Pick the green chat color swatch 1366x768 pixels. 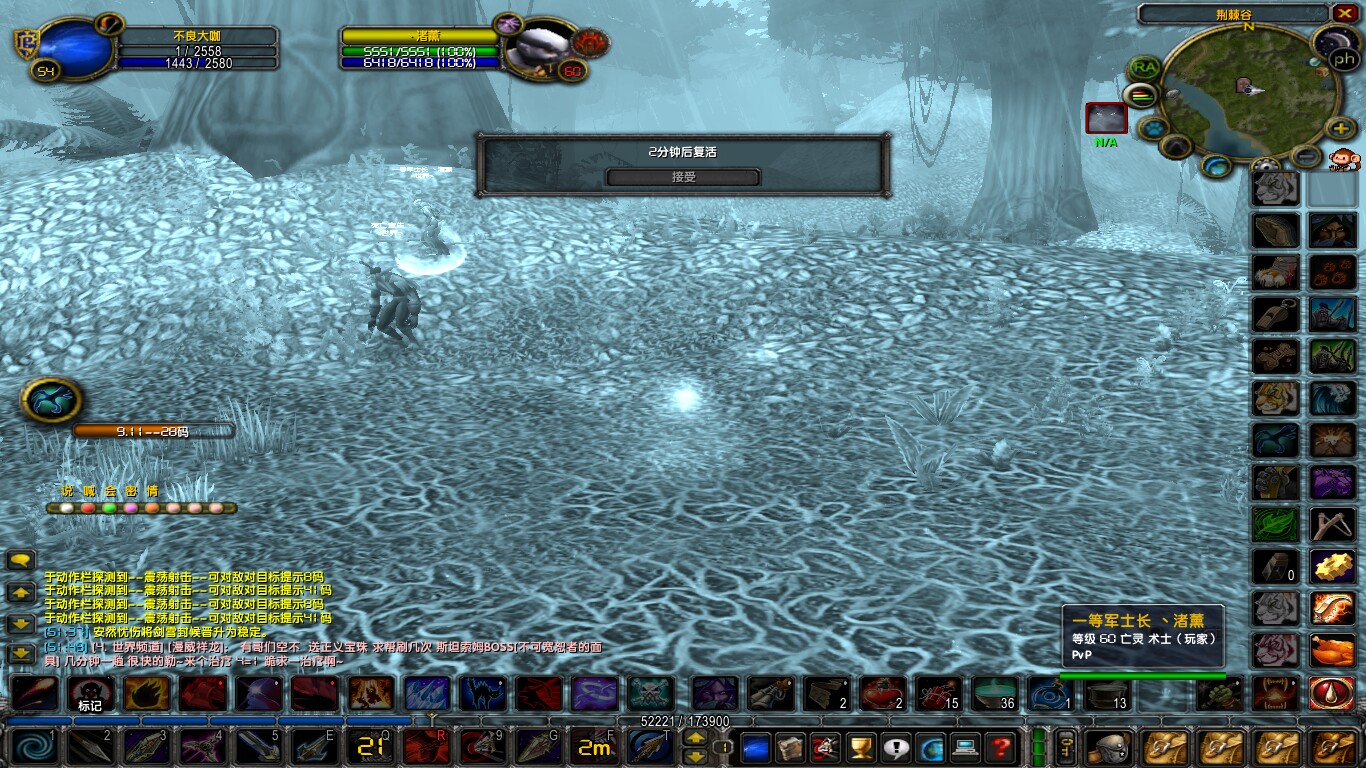(109, 507)
